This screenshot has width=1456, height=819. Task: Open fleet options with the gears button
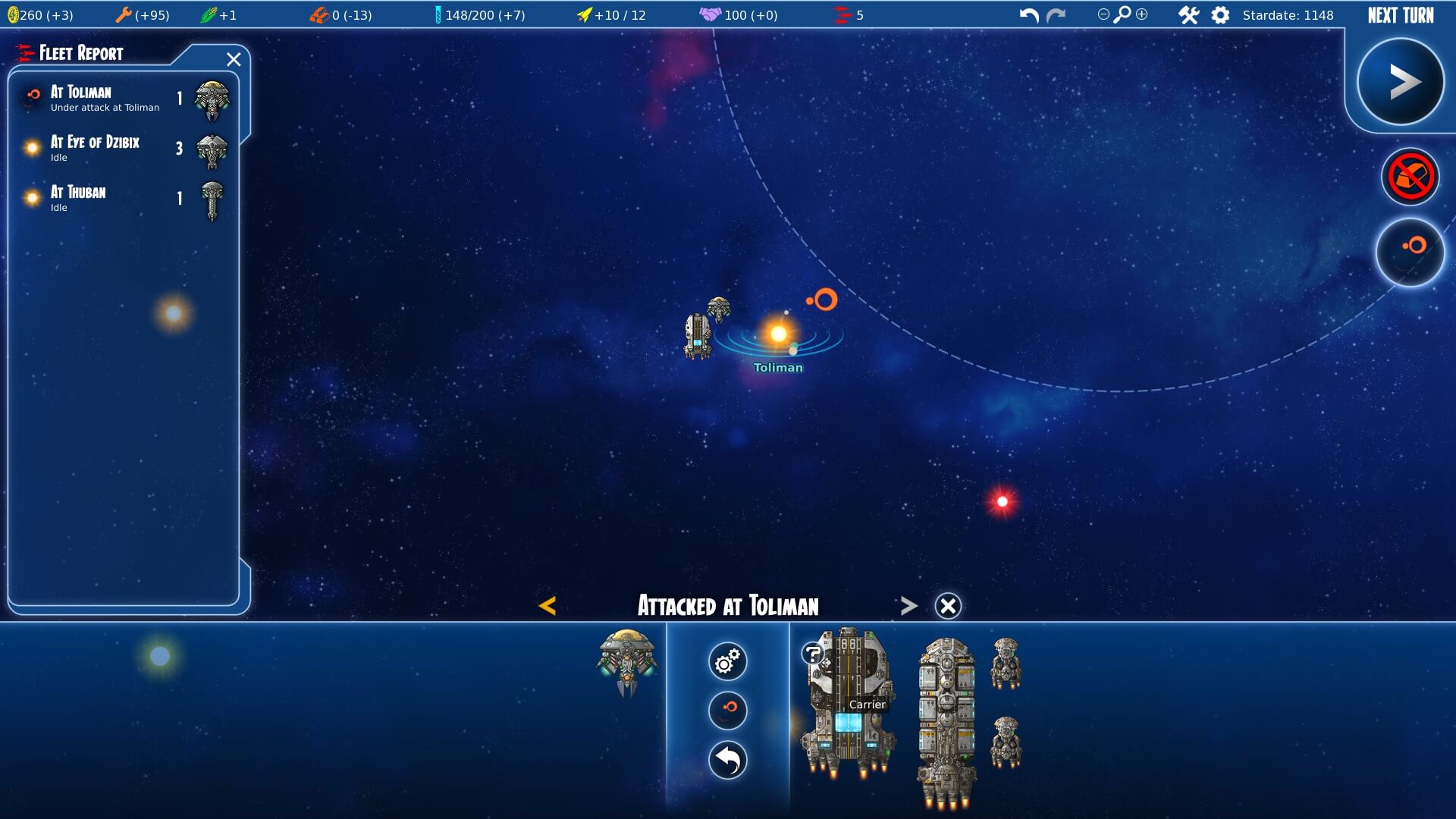727,661
